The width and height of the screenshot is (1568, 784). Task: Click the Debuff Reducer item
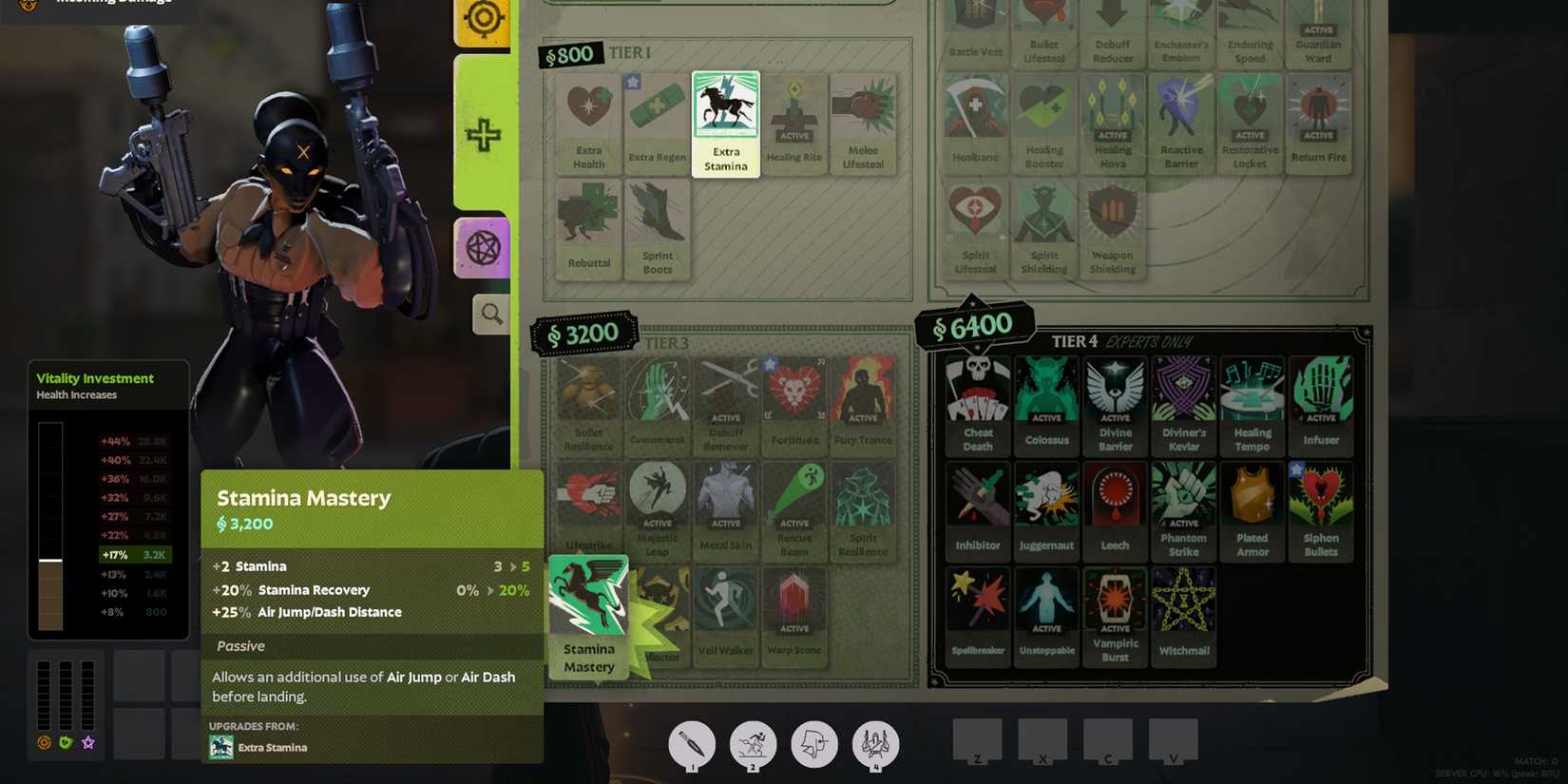(x=1113, y=29)
